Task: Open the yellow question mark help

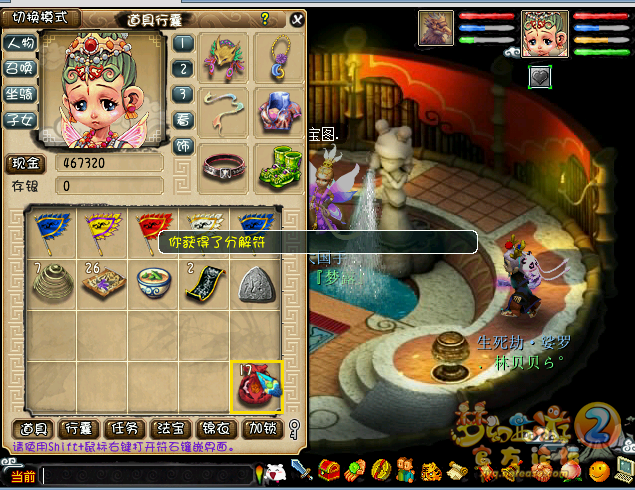Action: pos(265,19)
